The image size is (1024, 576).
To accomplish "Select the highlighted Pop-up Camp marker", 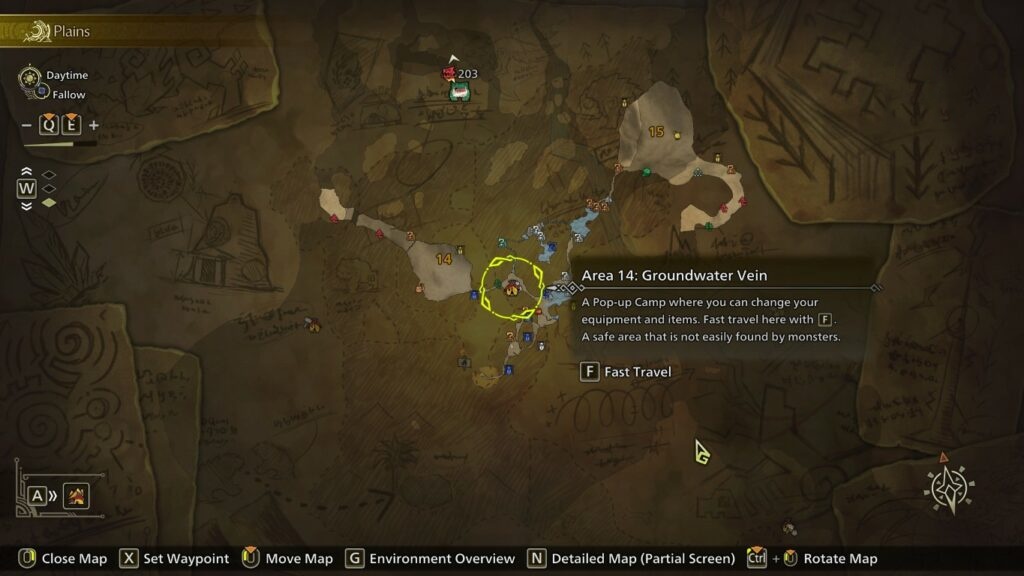I will [x=512, y=288].
